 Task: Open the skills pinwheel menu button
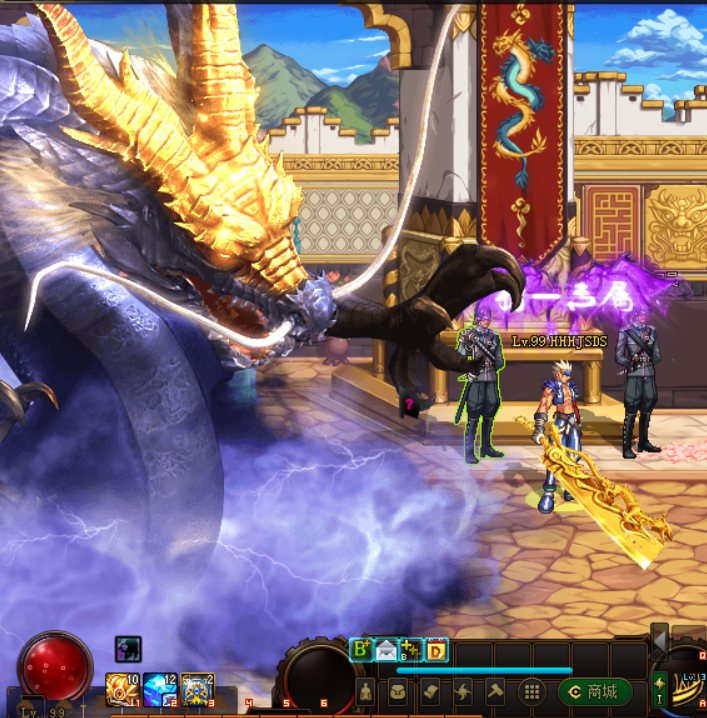coord(463,692)
